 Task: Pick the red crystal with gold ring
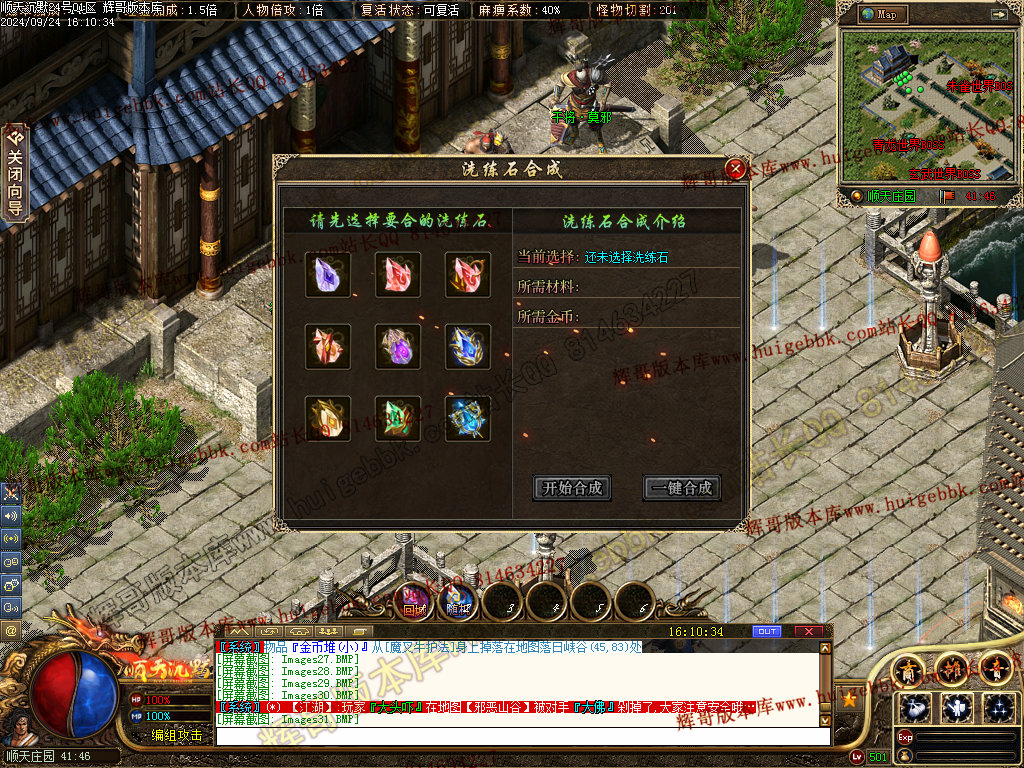coord(467,275)
